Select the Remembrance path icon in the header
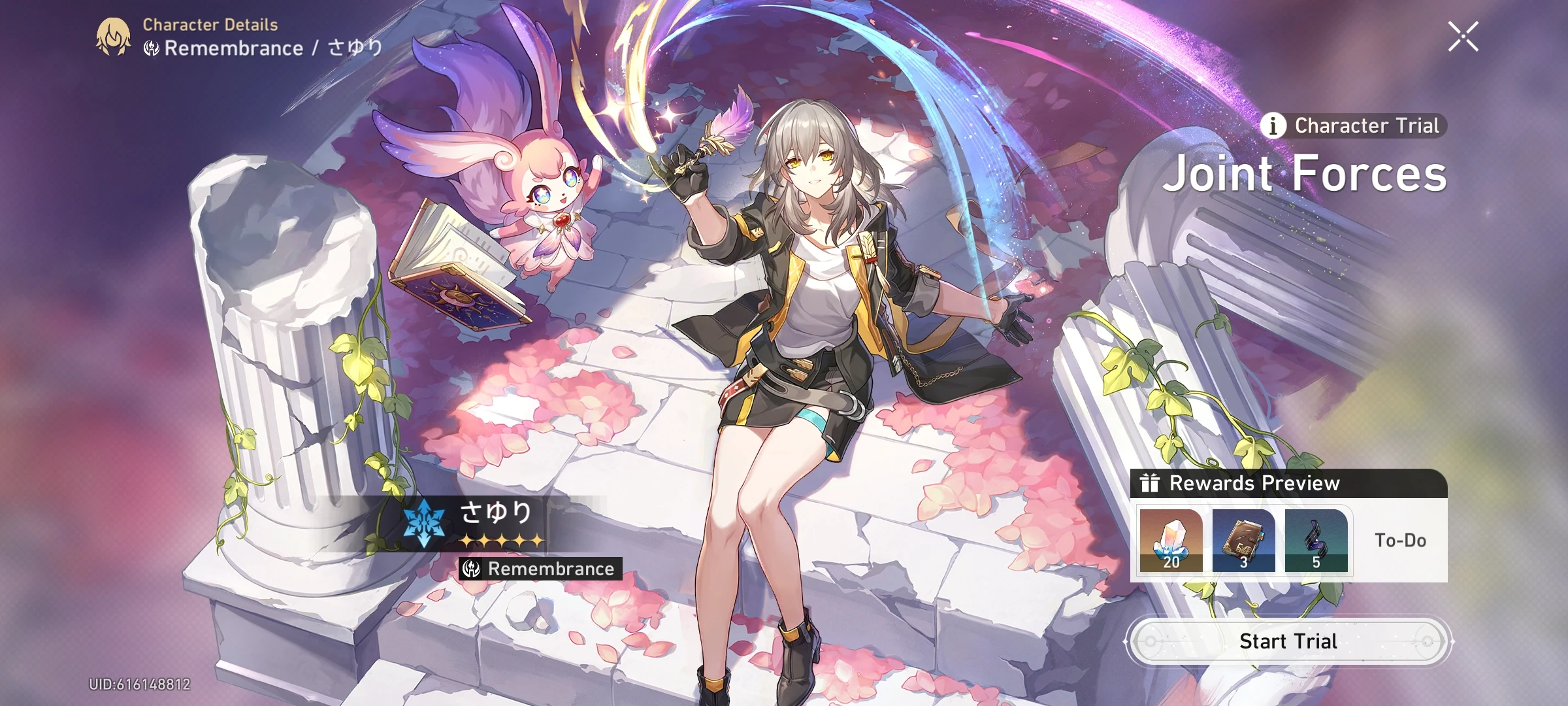Viewport: 1568px width, 706px height. point(152,48)
